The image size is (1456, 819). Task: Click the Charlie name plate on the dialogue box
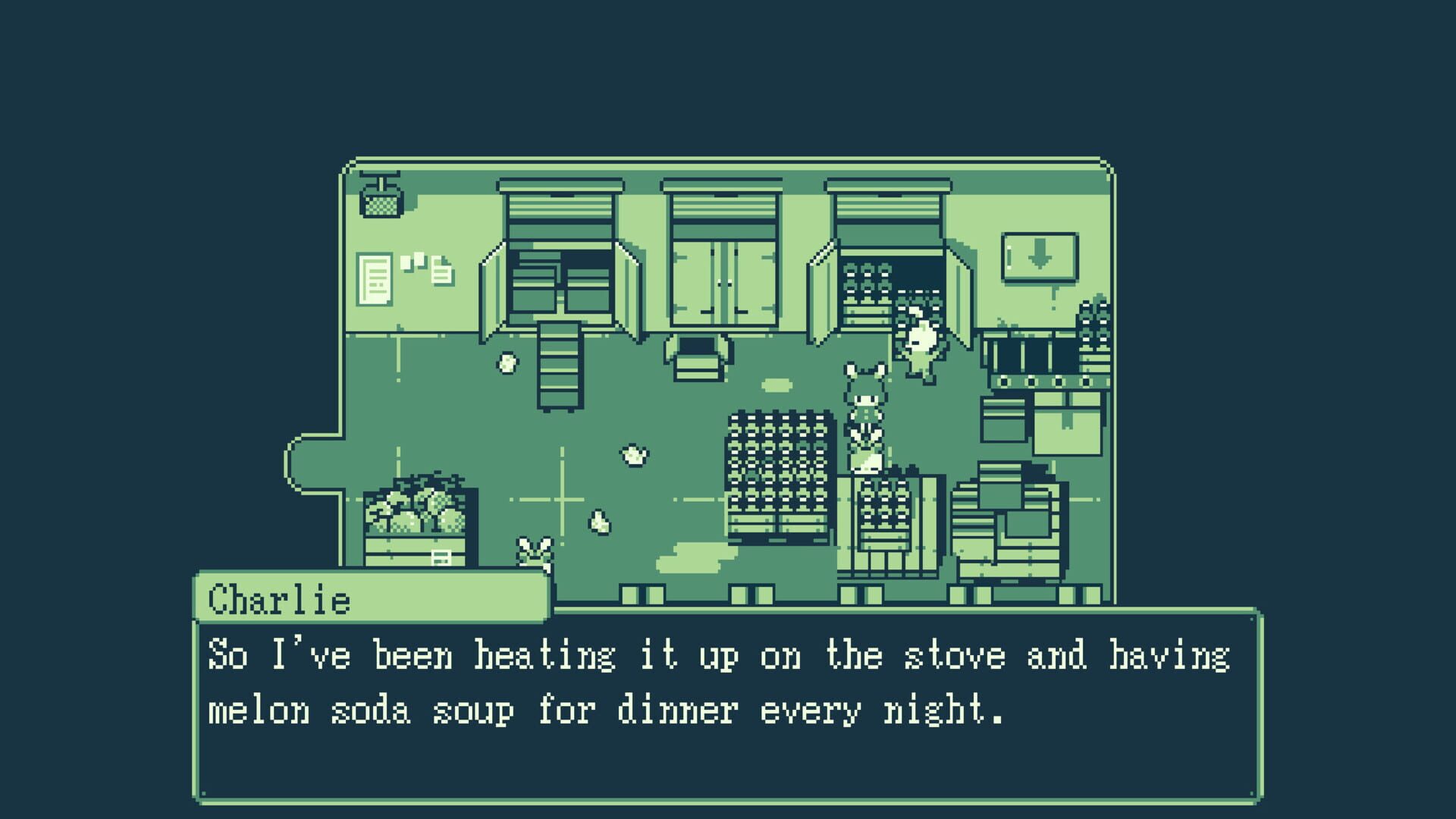point(281,599)
